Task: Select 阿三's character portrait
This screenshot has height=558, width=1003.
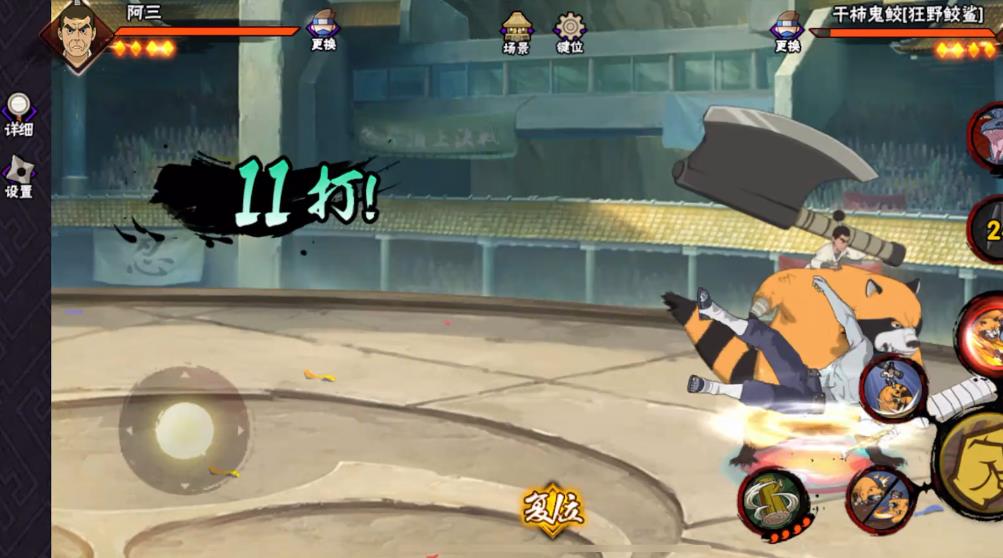Action: [x=78, y=37]
